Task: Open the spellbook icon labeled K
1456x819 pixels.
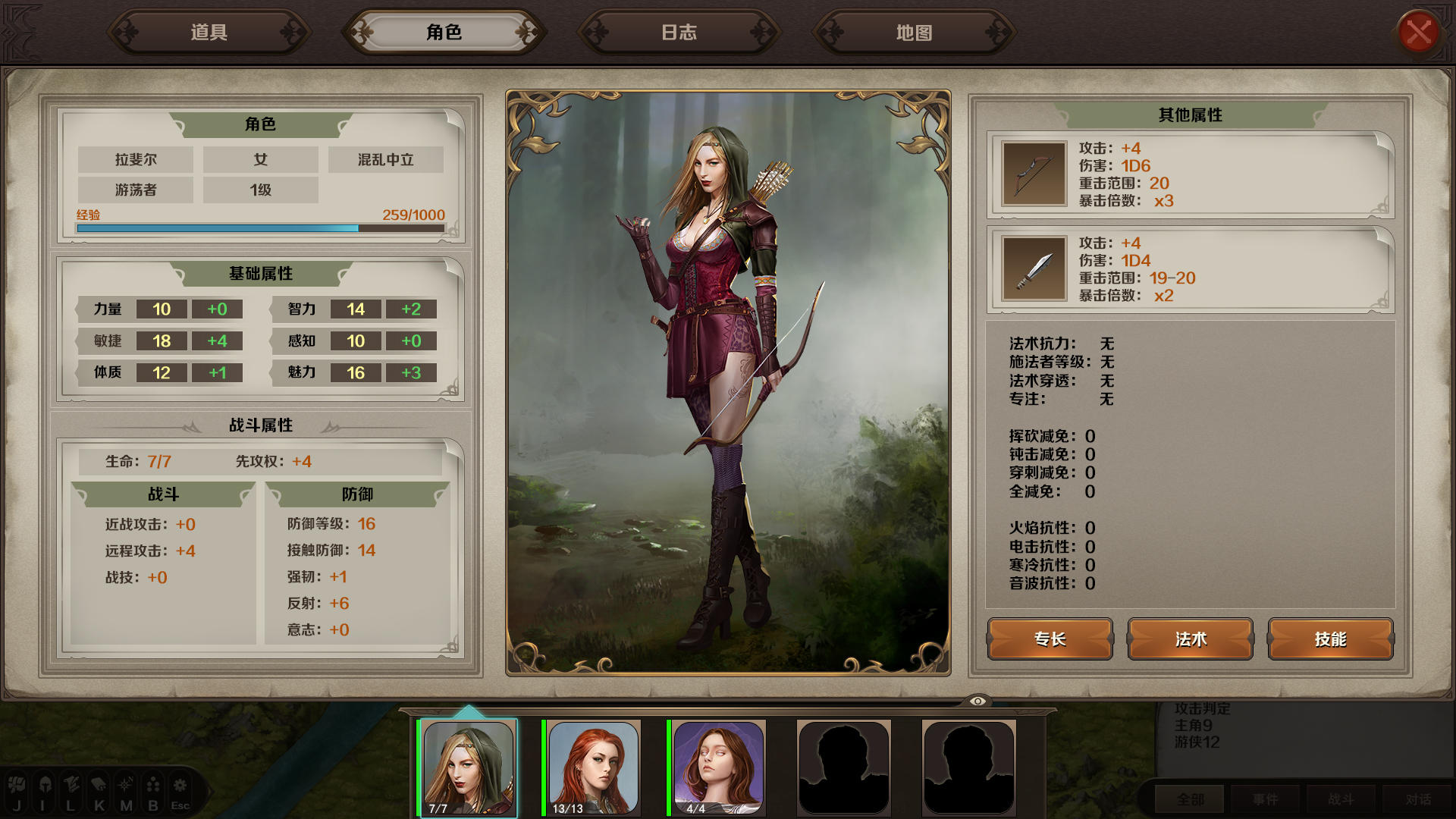Action: (x=97, y=785)
